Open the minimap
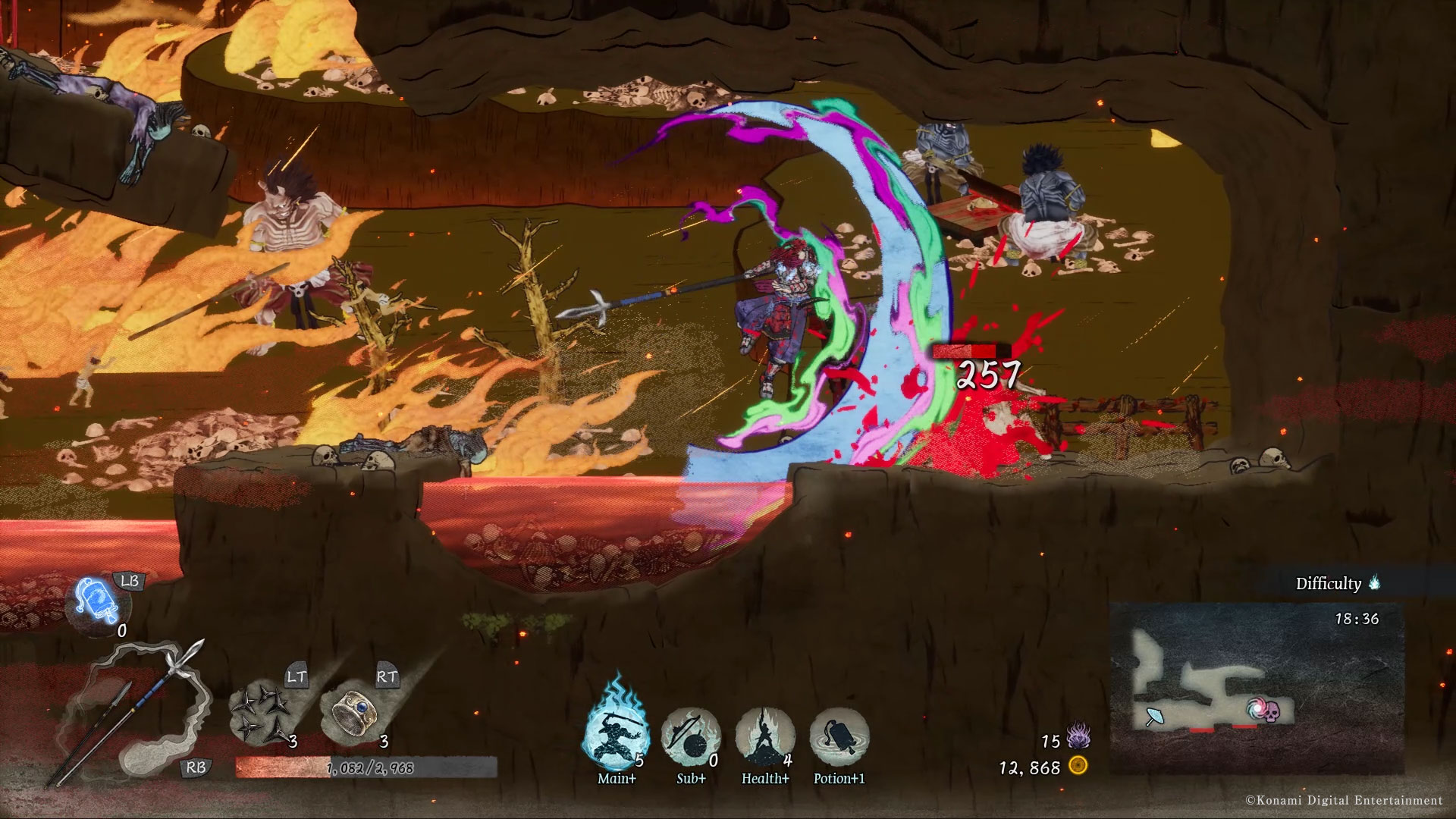This screenshot has height=819, width=1456. [1257, 688]
